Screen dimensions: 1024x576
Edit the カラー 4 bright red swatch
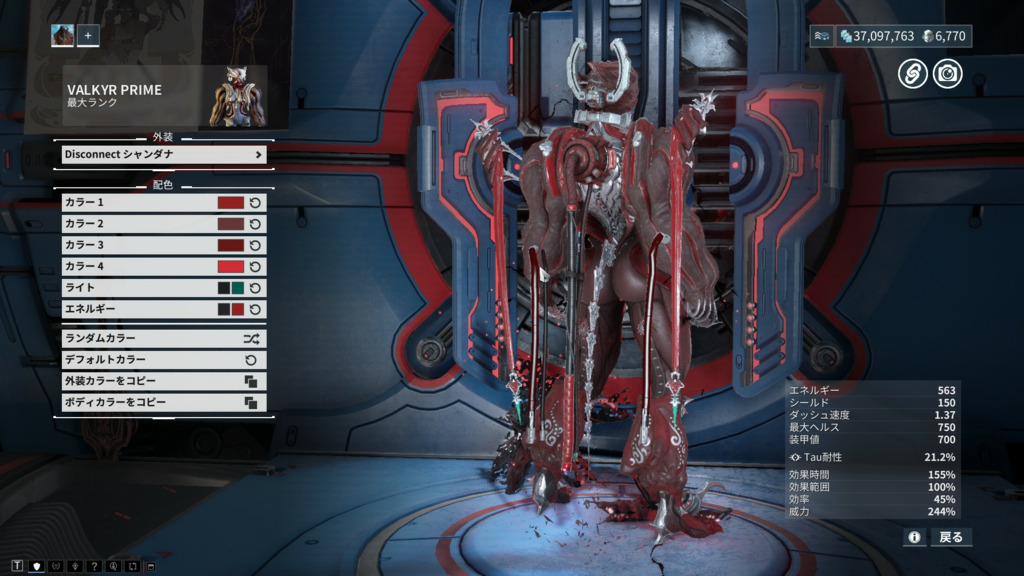click(x=231, y=266)
